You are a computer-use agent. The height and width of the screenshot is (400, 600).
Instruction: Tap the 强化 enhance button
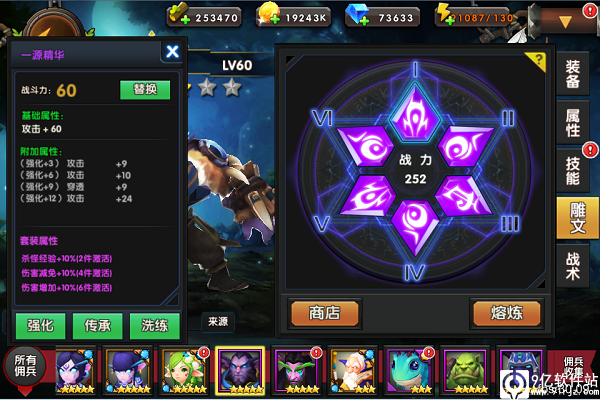(41, 325)
